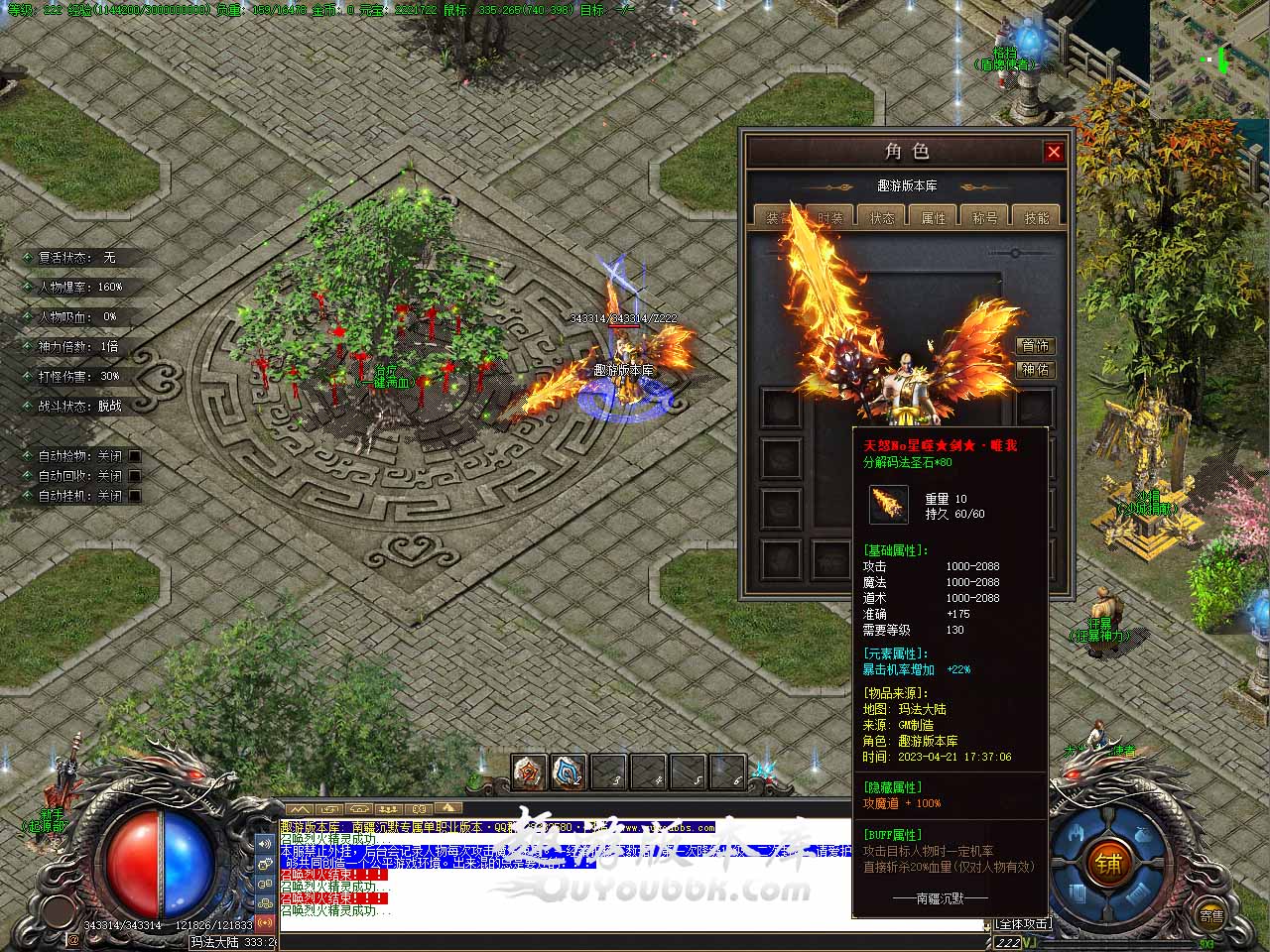Use the blue rune in hotbar slot 2

(569, 772)
